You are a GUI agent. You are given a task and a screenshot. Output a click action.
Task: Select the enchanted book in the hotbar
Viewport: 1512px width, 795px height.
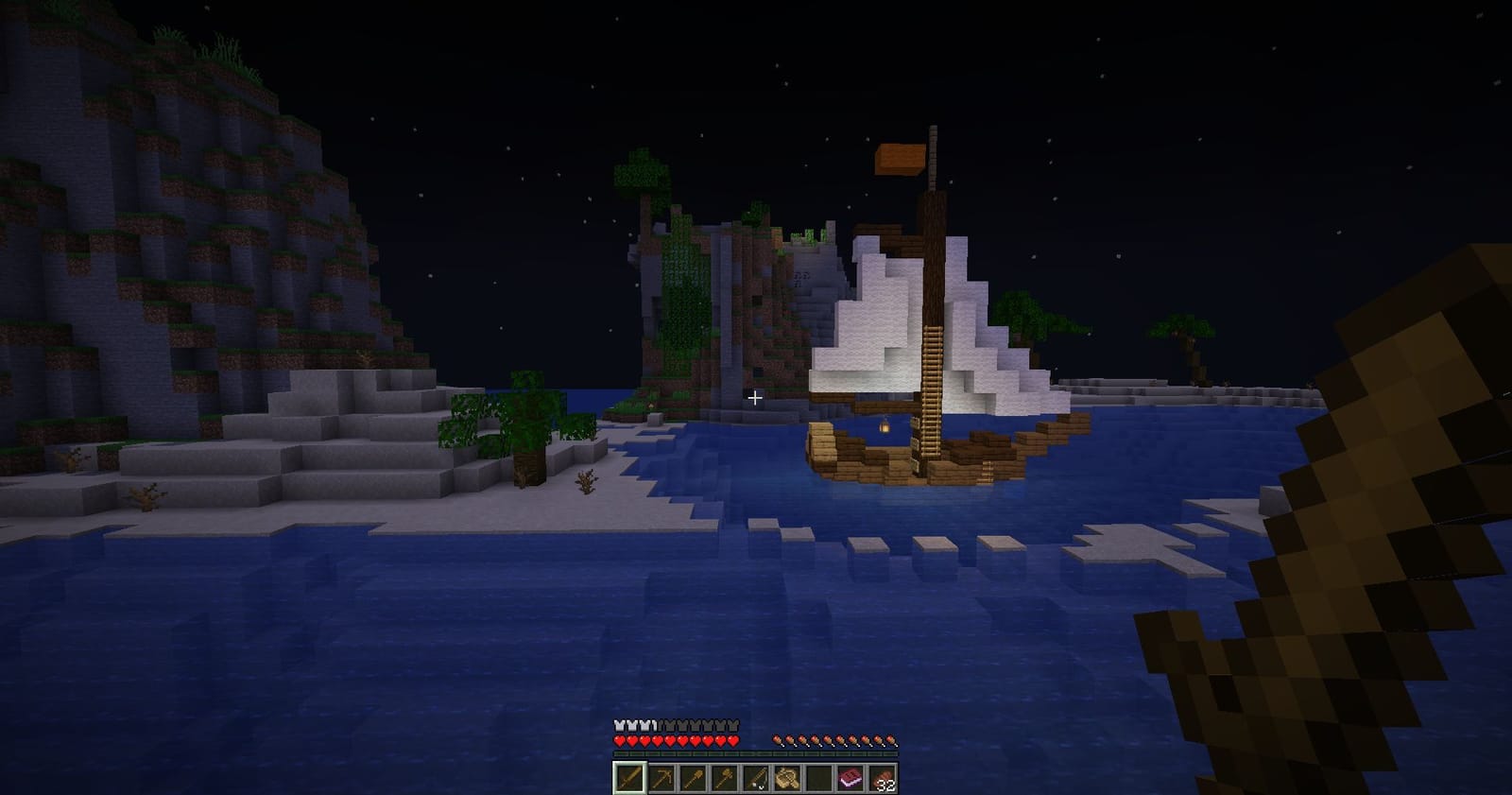850,777
